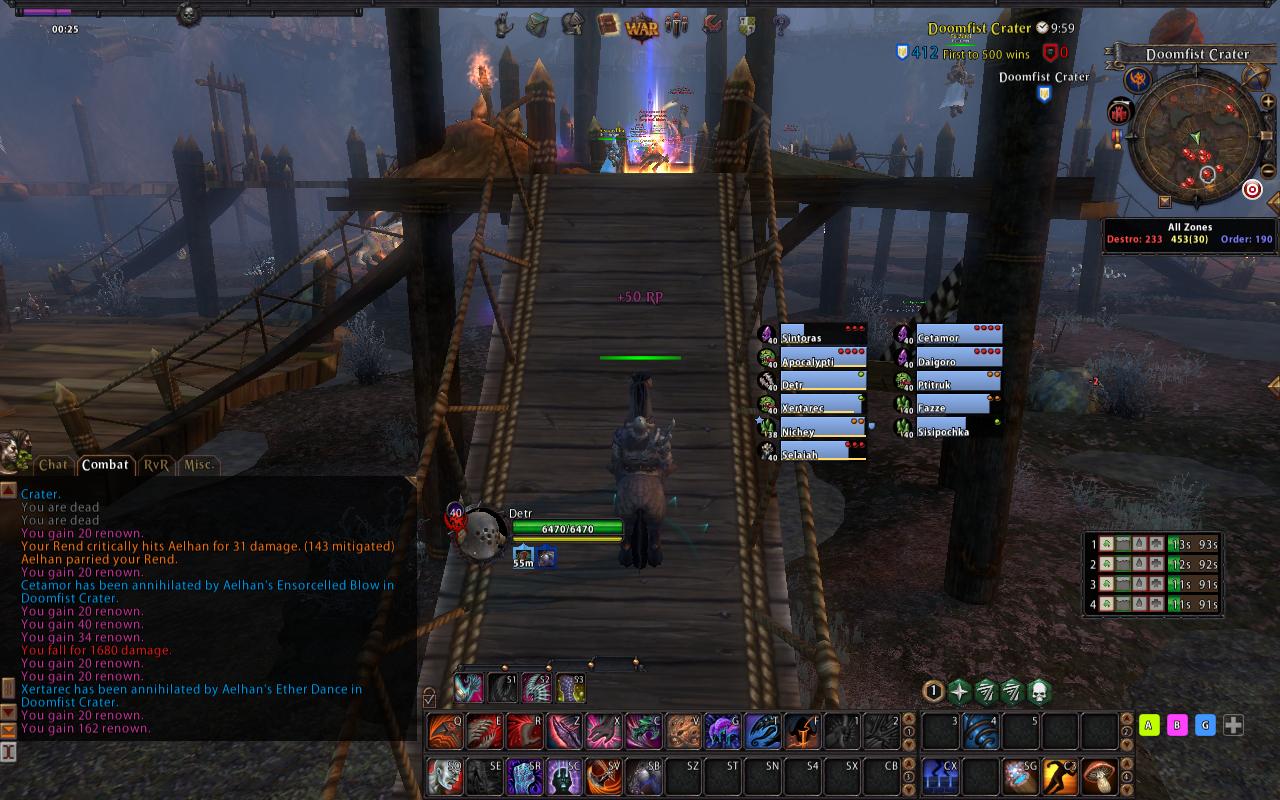Image resolution: width=1280 pixels, height=800 pixels.
Task: Open the world map globe icon
Action: (1255, 75)
